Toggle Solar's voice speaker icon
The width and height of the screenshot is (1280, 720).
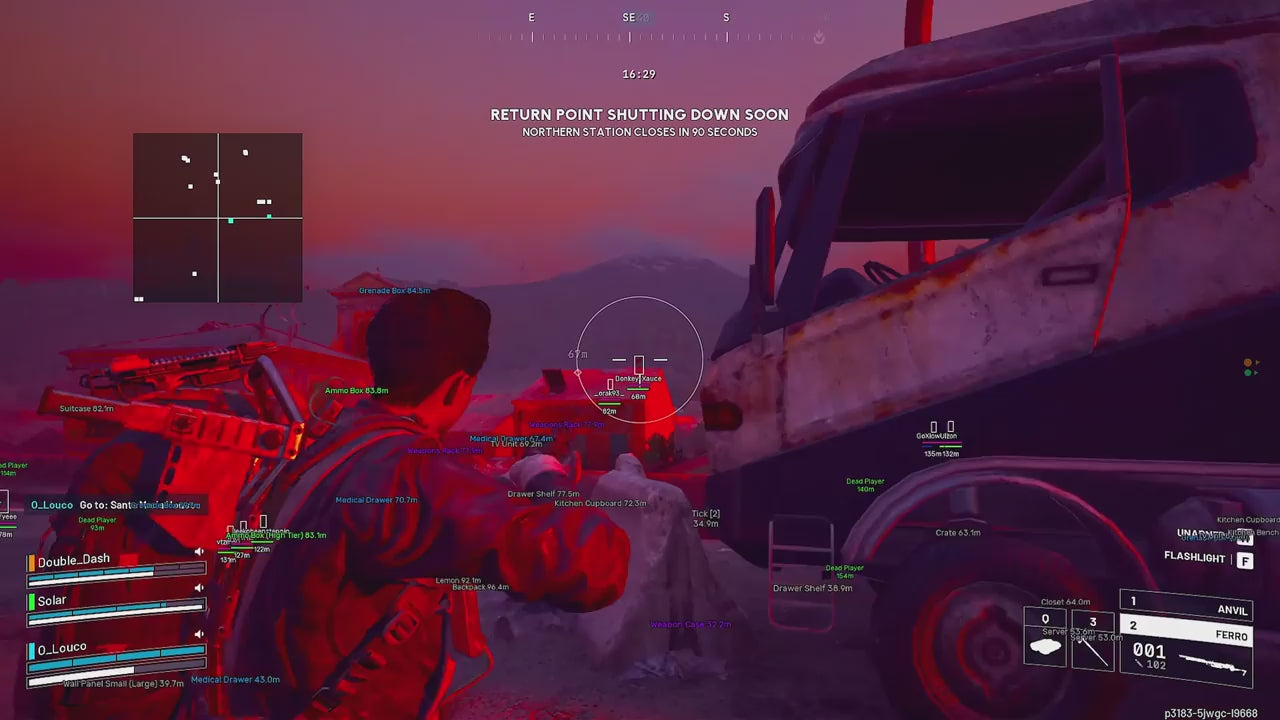199,589
